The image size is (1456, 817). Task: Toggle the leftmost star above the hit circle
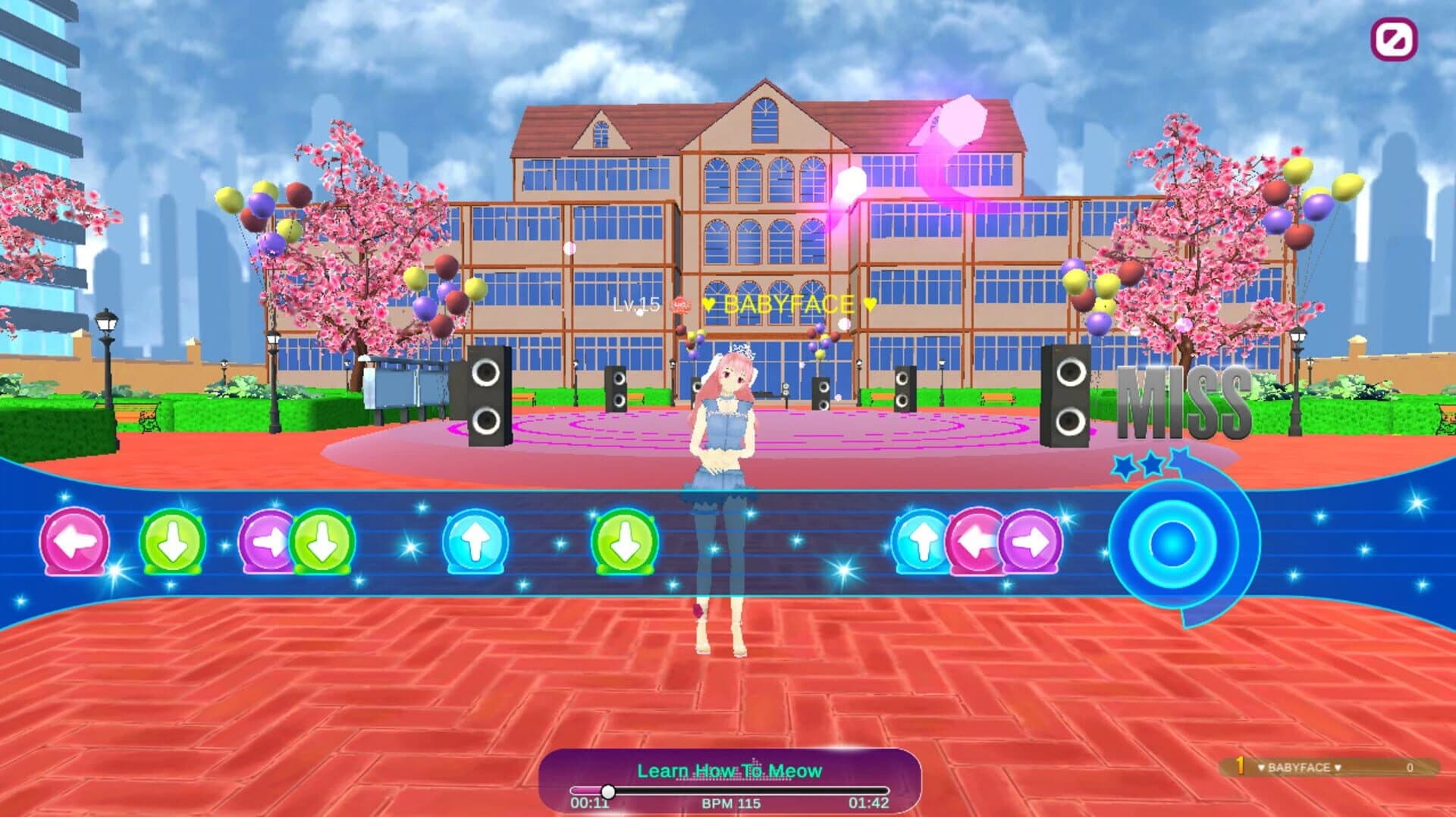[x=1124, y=465]
